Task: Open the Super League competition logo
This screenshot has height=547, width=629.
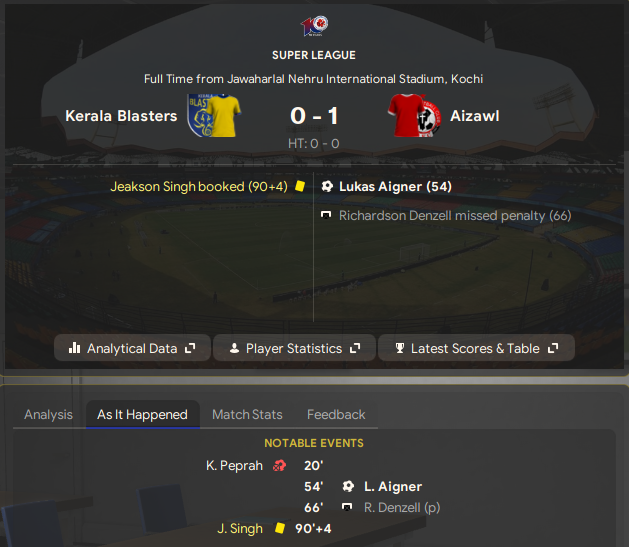Action: (x=313, y=27)
